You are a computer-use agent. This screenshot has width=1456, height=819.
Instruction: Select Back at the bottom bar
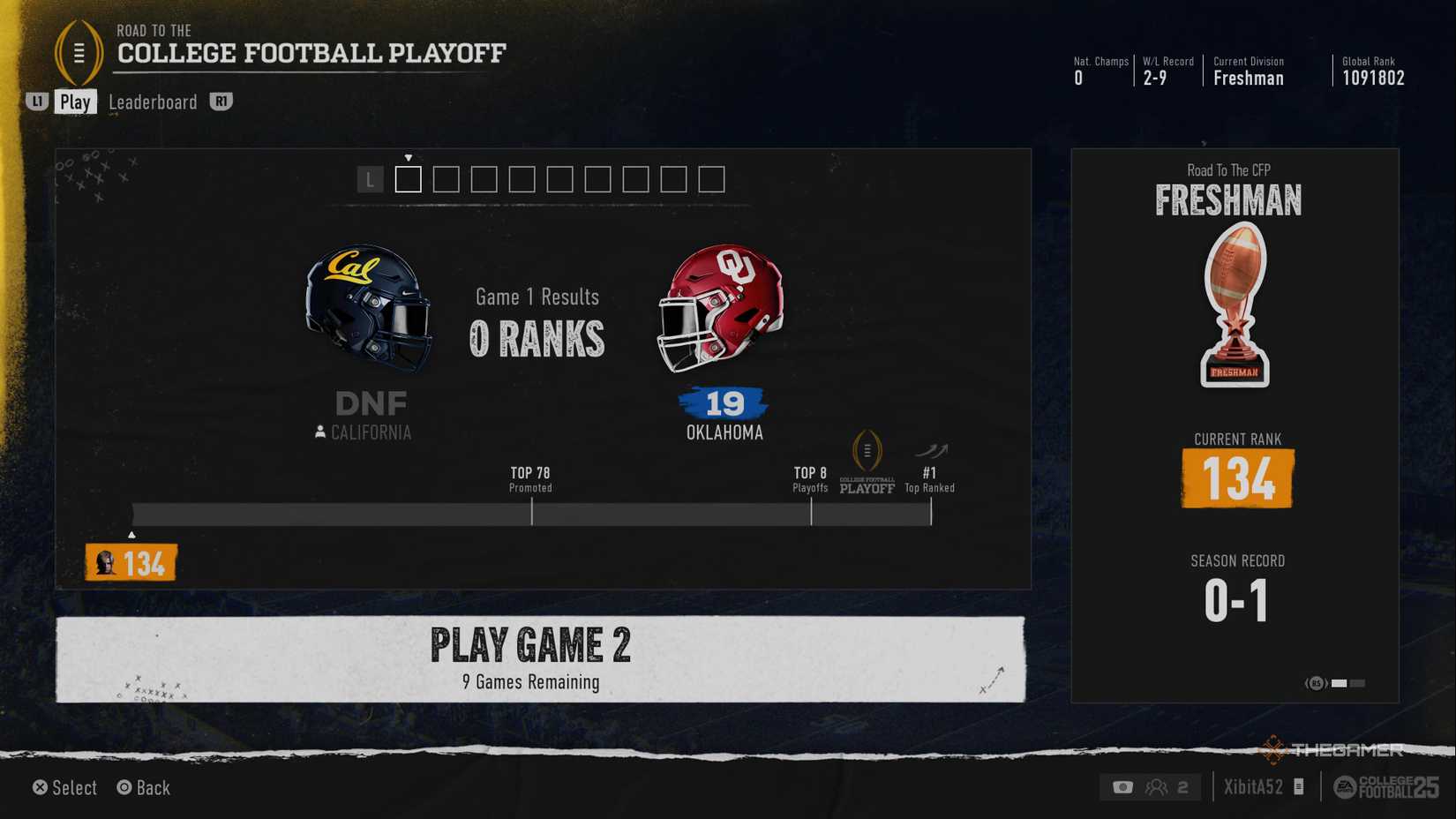coord(142,787)
